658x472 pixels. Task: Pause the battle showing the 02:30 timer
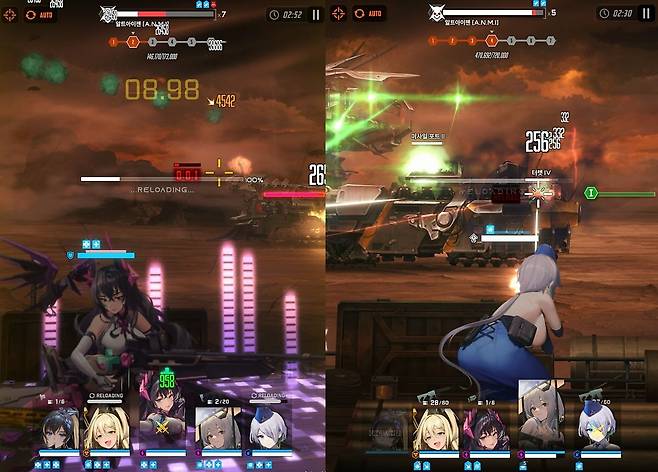[645, 13]
